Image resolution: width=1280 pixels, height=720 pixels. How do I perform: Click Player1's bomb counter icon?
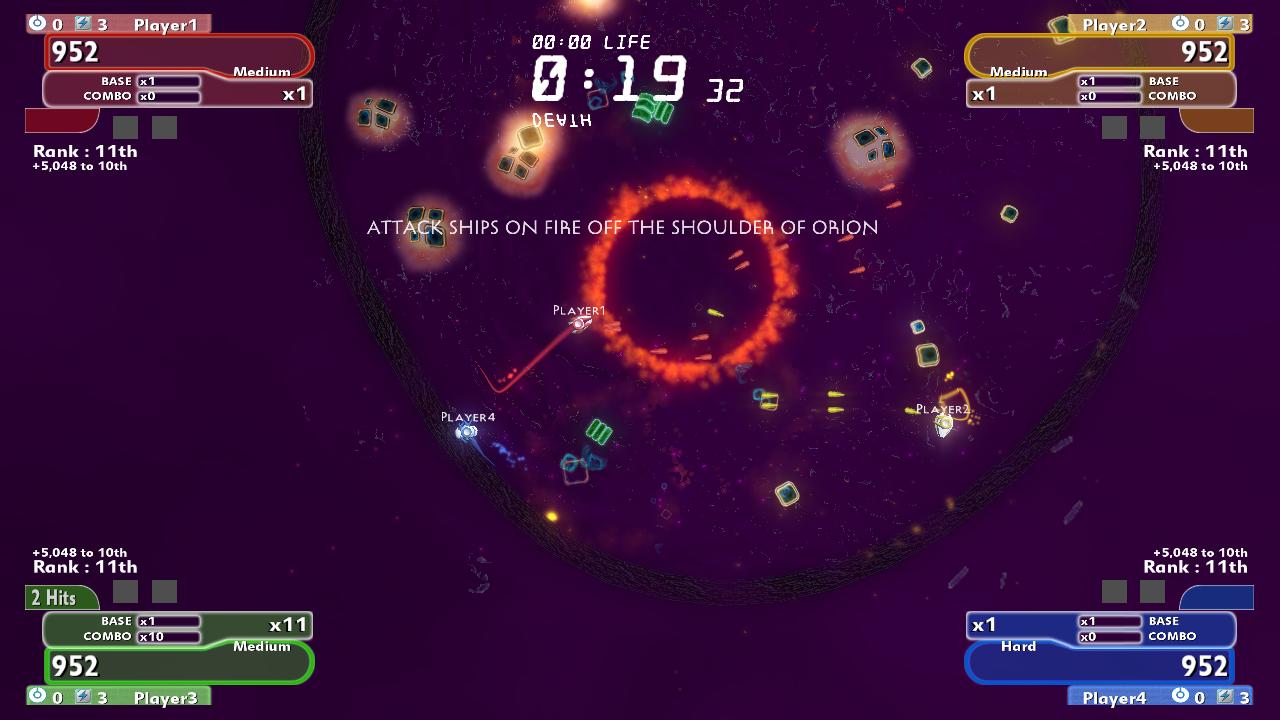coord(37,22)
